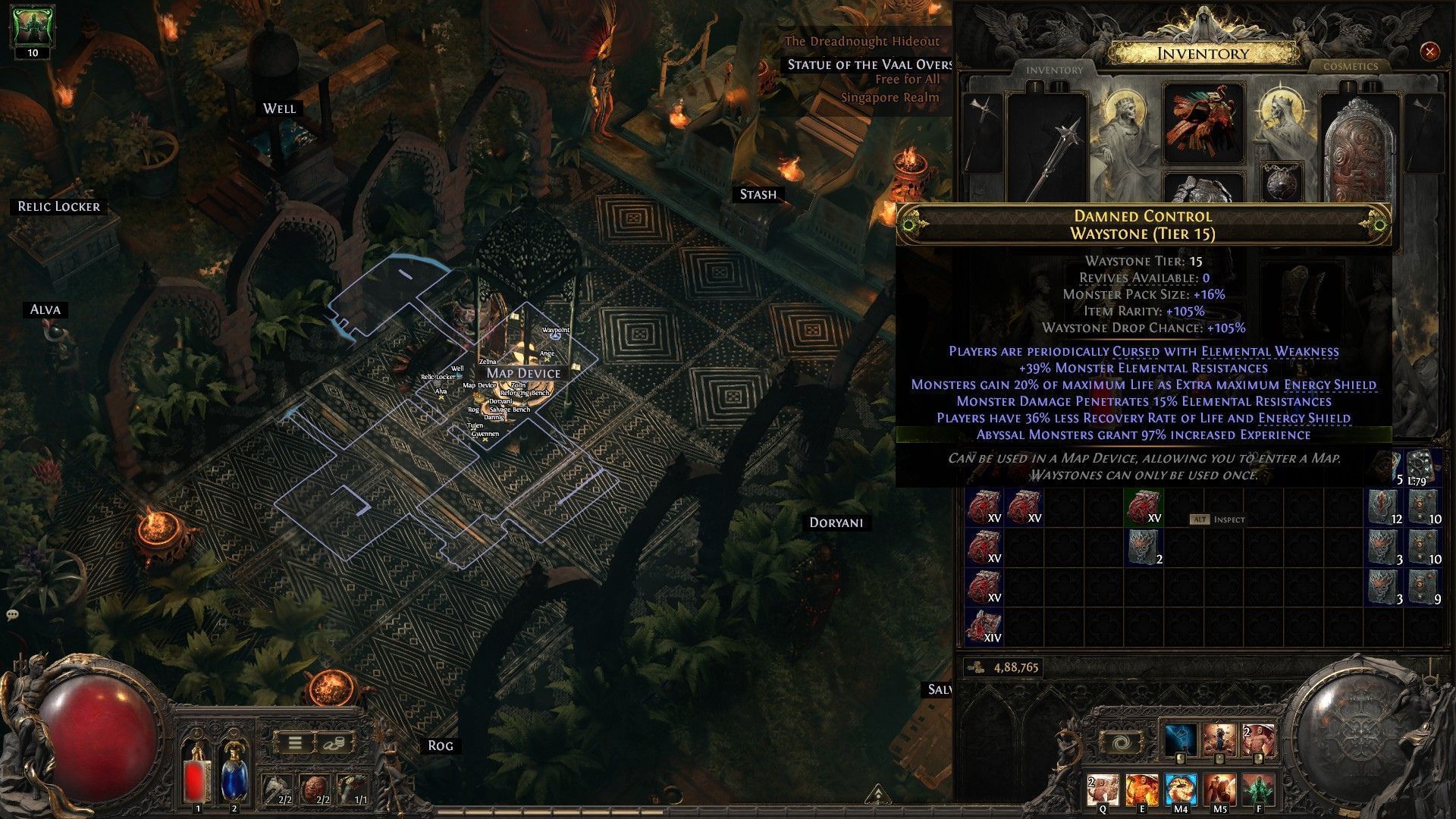Select the Inventory tab
Screen dimensions: 1456x819
click(1054, 70)
